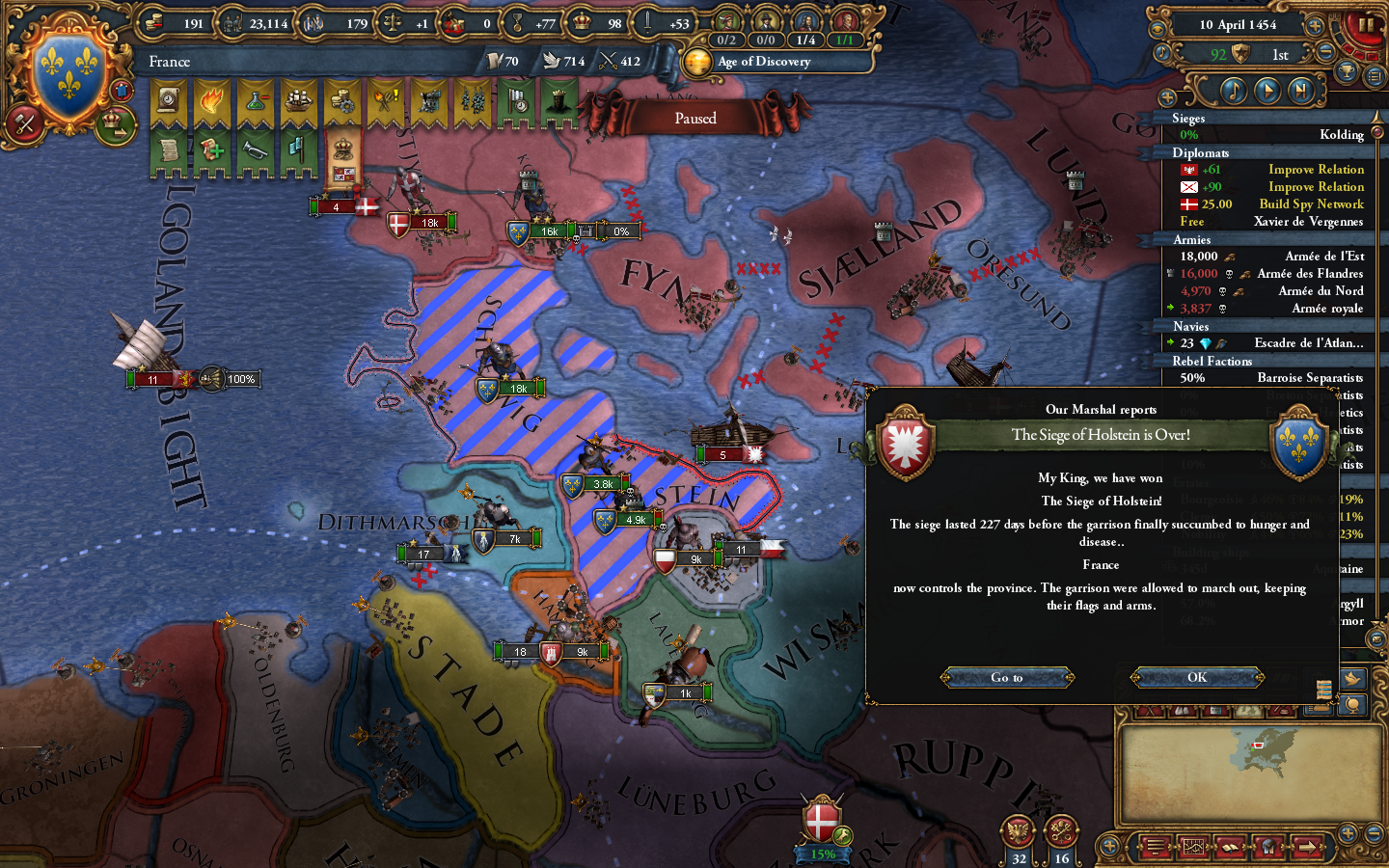
Task: Click the trumpet alert banner
Action: click(x=255, y=149)
